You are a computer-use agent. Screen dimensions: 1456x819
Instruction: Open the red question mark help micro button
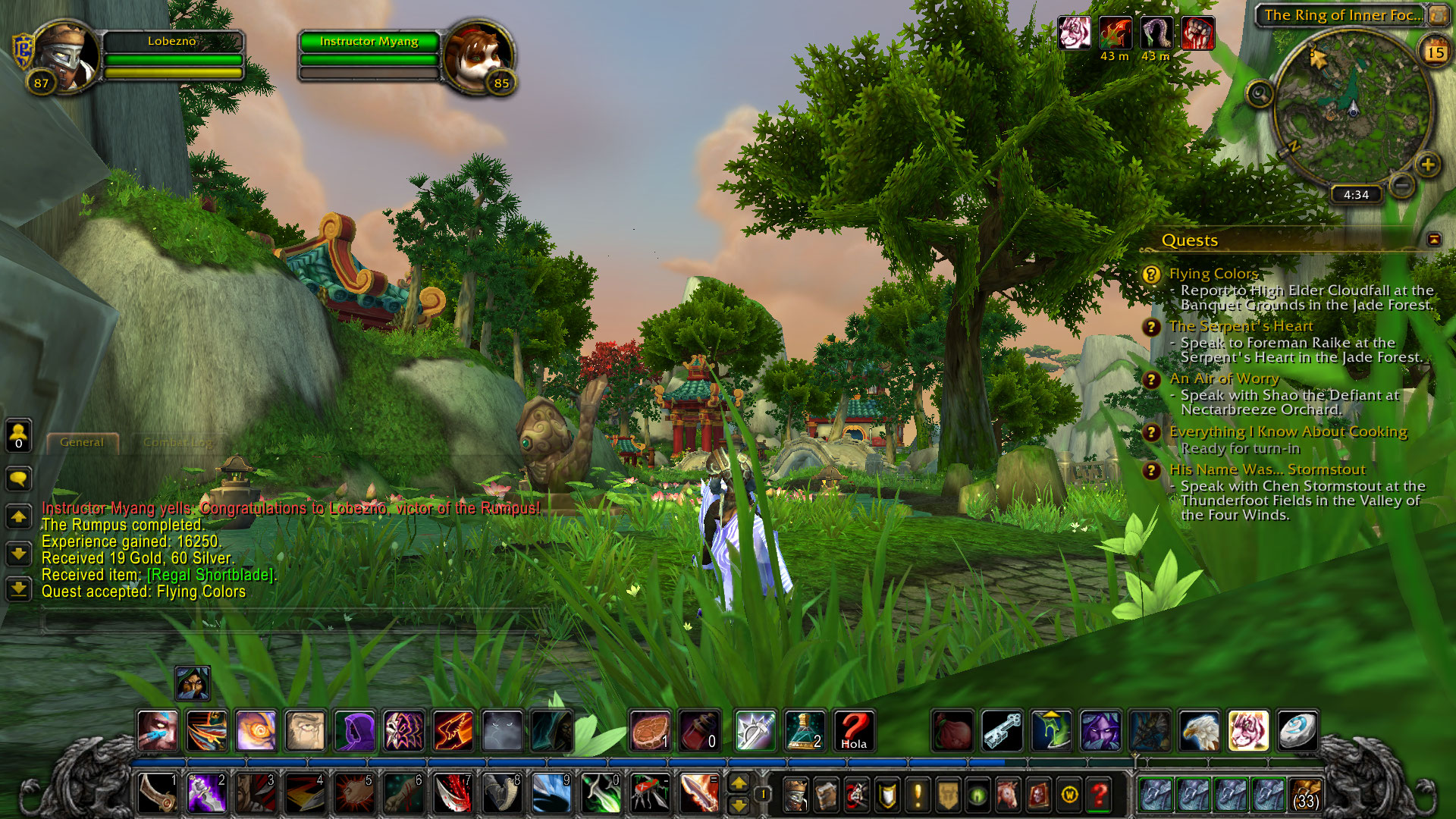pyautogui.click(x=1099, y=795)
